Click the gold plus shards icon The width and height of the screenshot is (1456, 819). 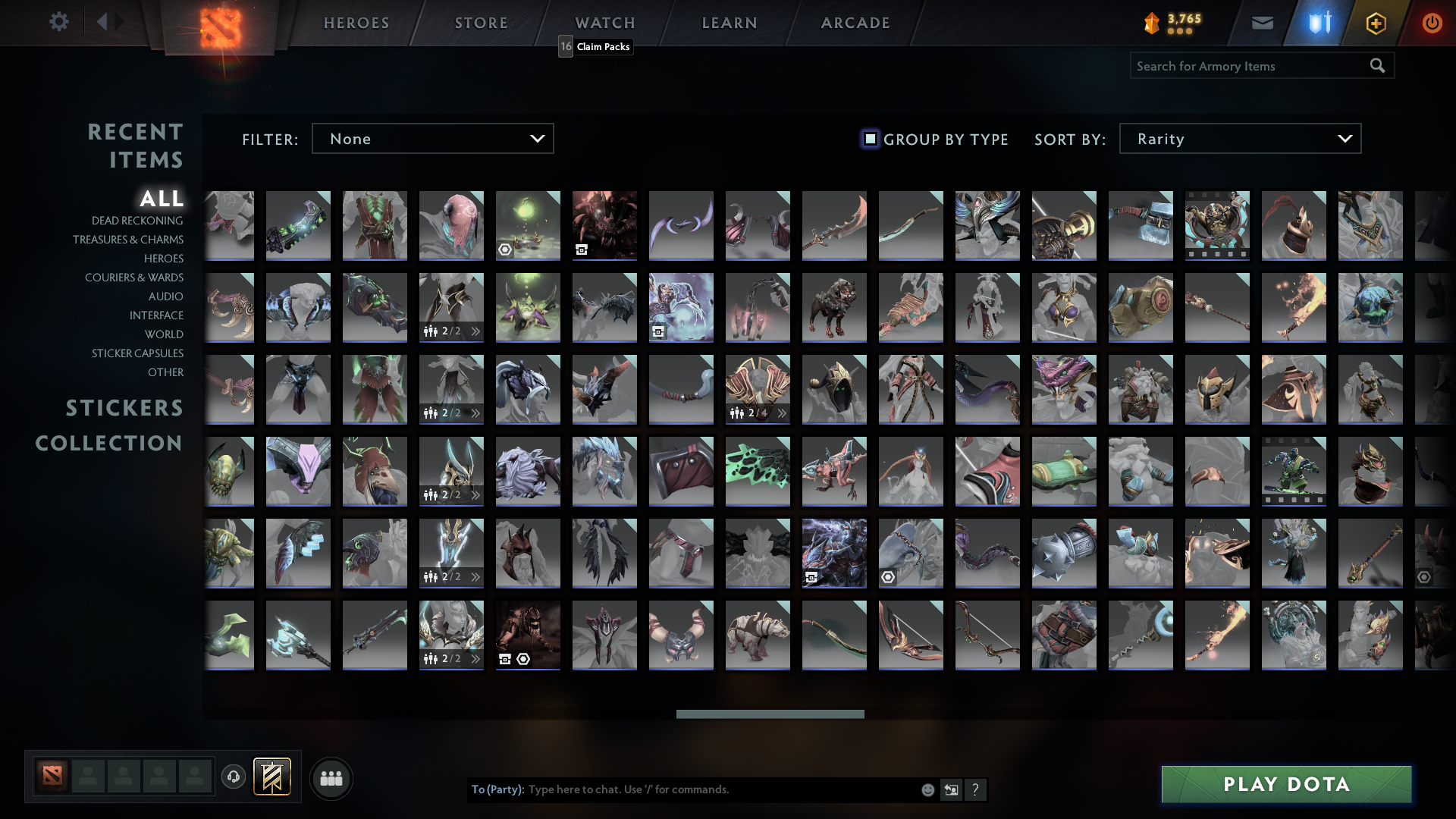click(x=1377, y=22)
